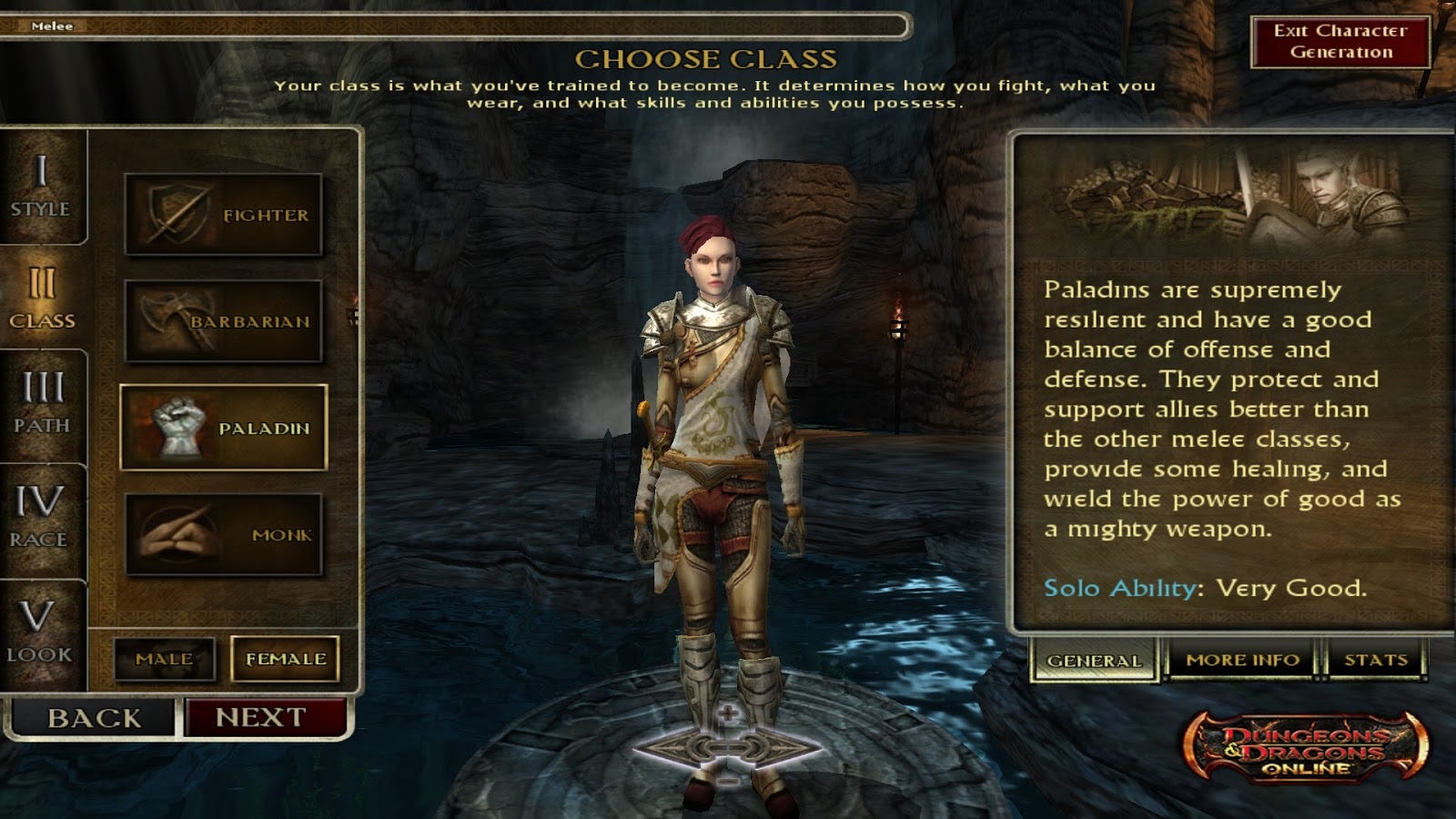
Task: Zoom in with the plus camera control
Action: (x=727, y=715)
